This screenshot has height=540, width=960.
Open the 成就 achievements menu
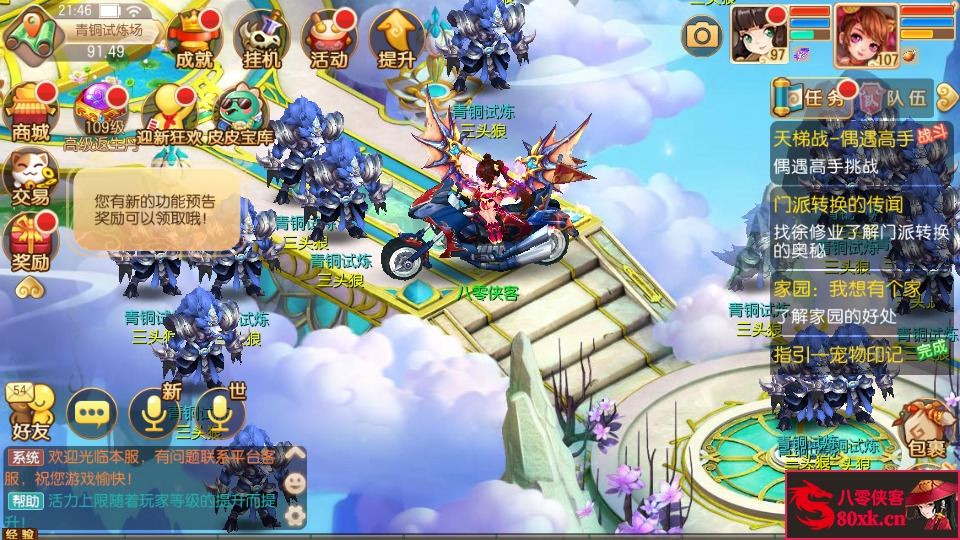(193, 40)
